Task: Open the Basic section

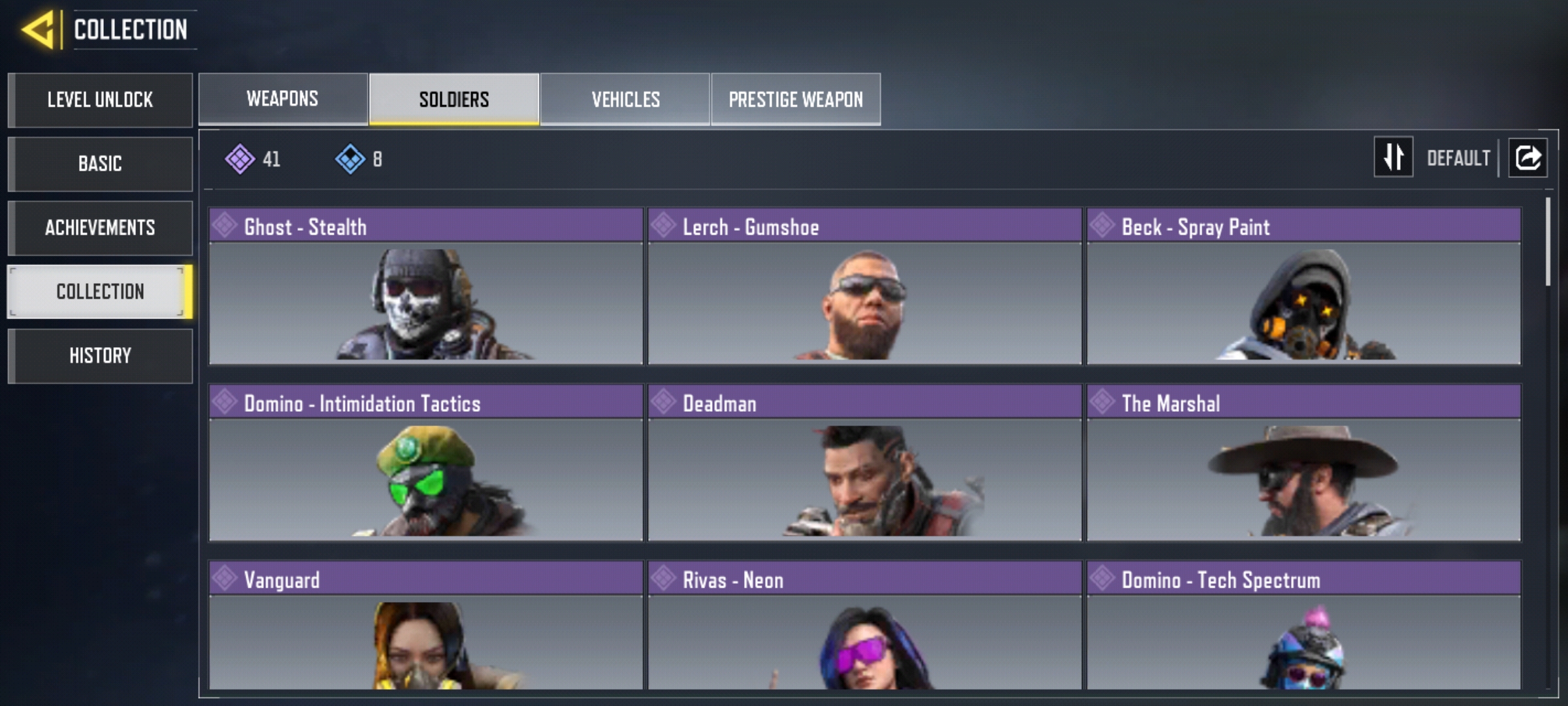Action: point(100,163)
